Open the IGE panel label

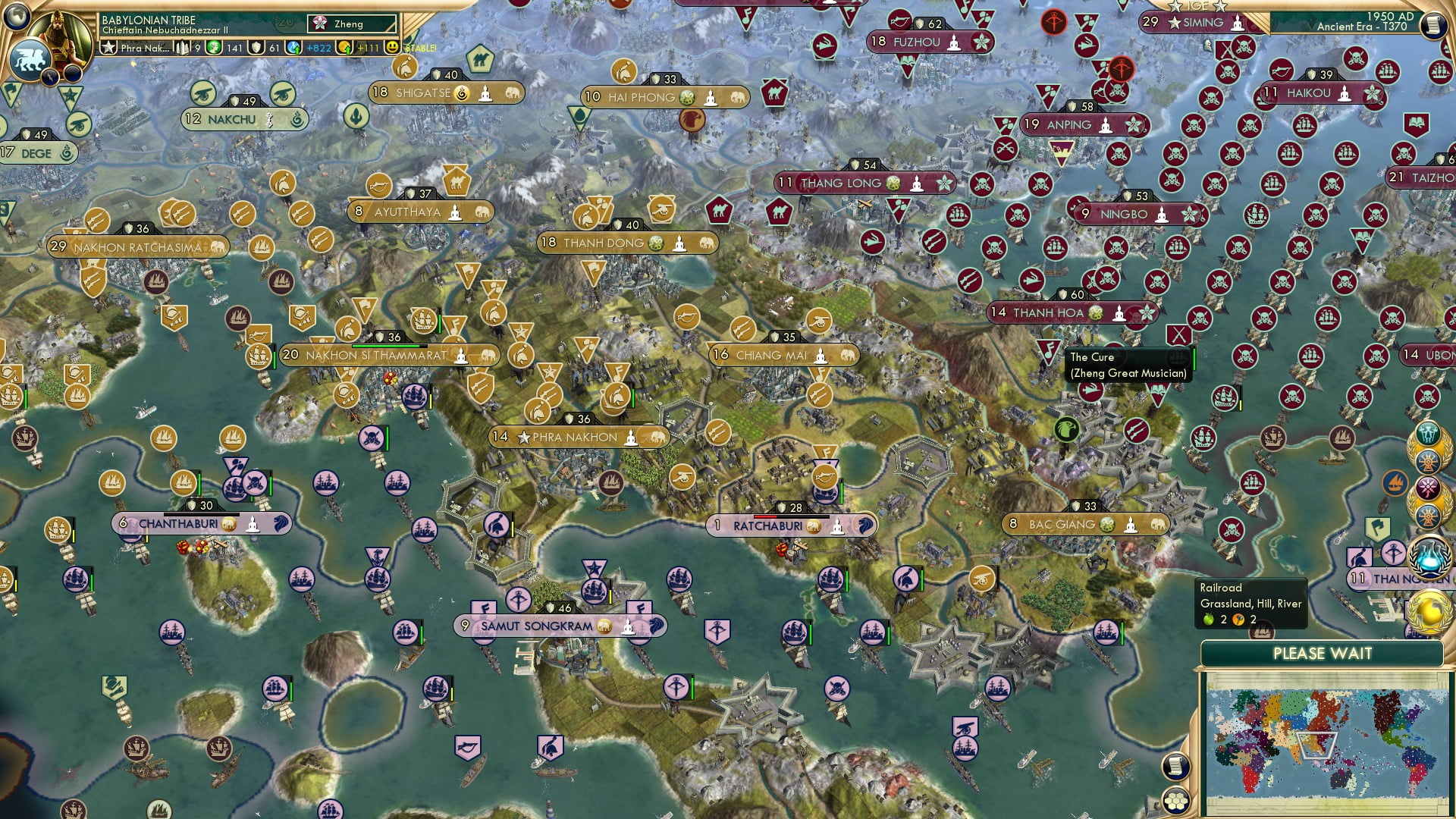point(1197,5)
